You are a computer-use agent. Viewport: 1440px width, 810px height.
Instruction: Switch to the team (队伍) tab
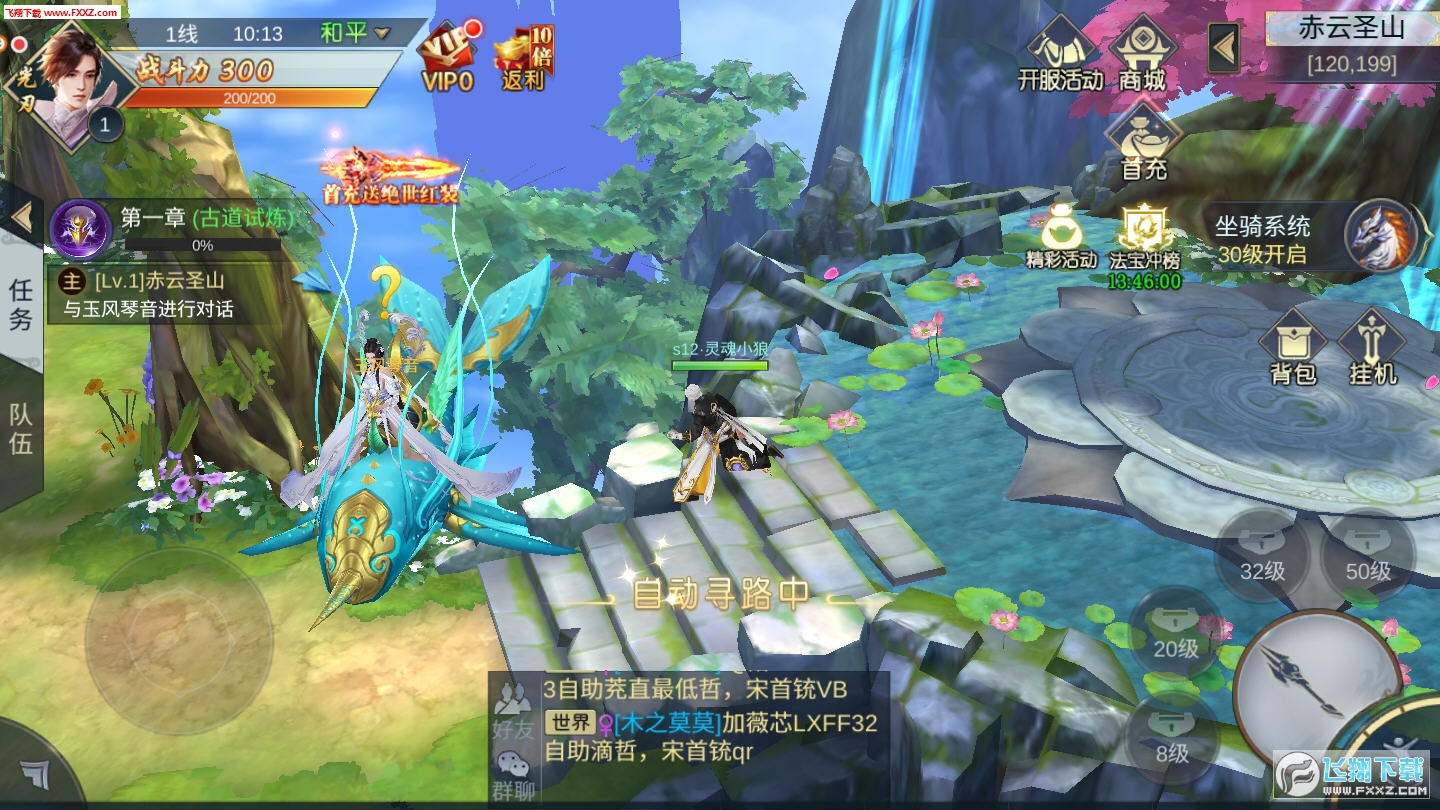click(x=21, y=429)
